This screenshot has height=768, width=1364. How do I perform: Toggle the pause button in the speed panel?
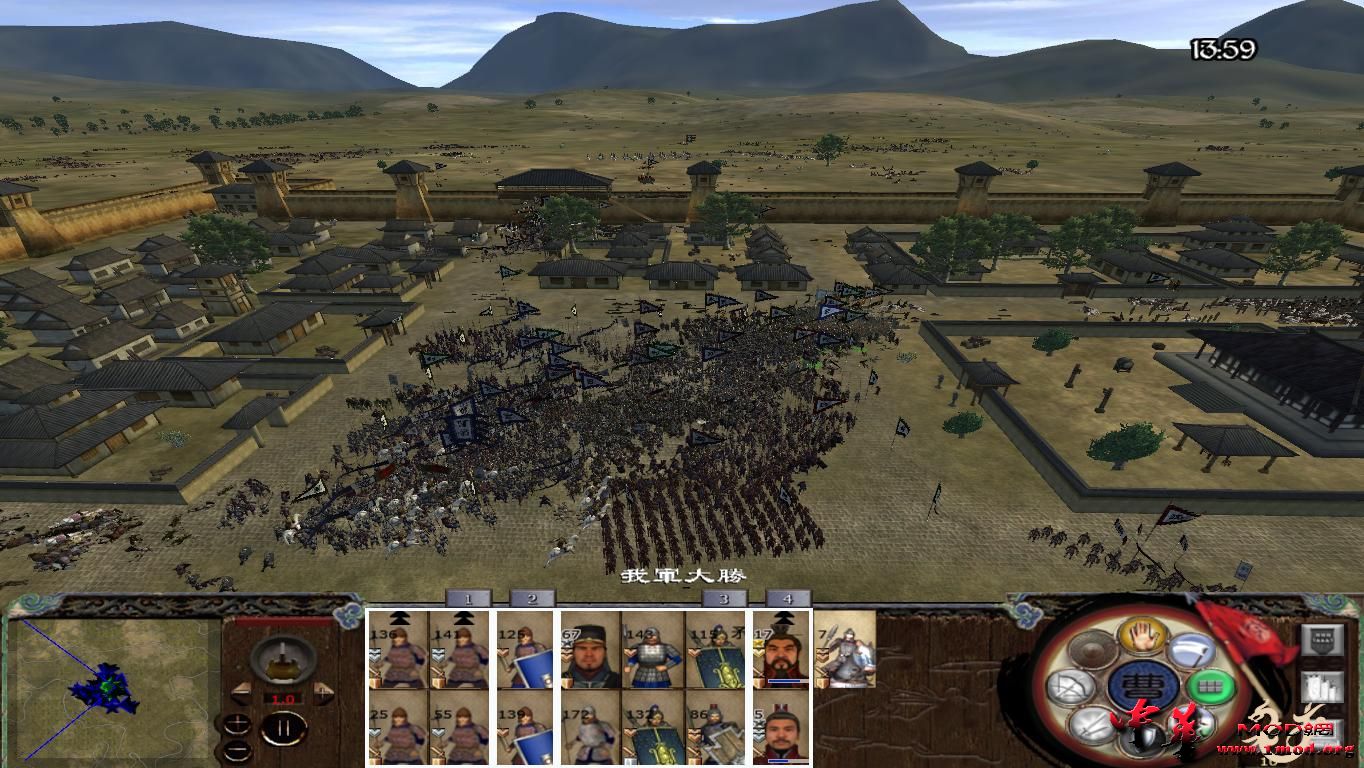coord(284,728)
